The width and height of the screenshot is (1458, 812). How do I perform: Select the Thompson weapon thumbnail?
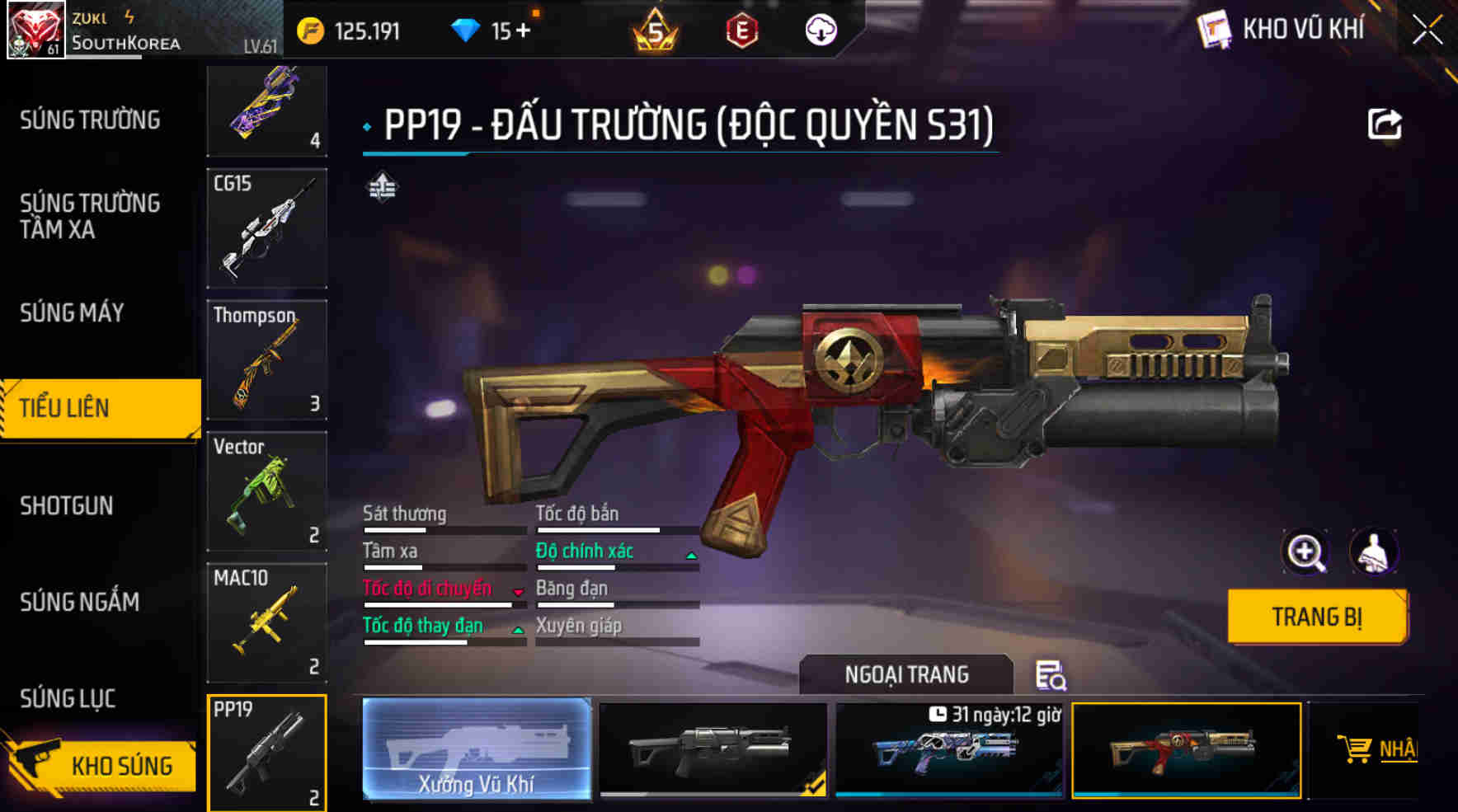266,360
